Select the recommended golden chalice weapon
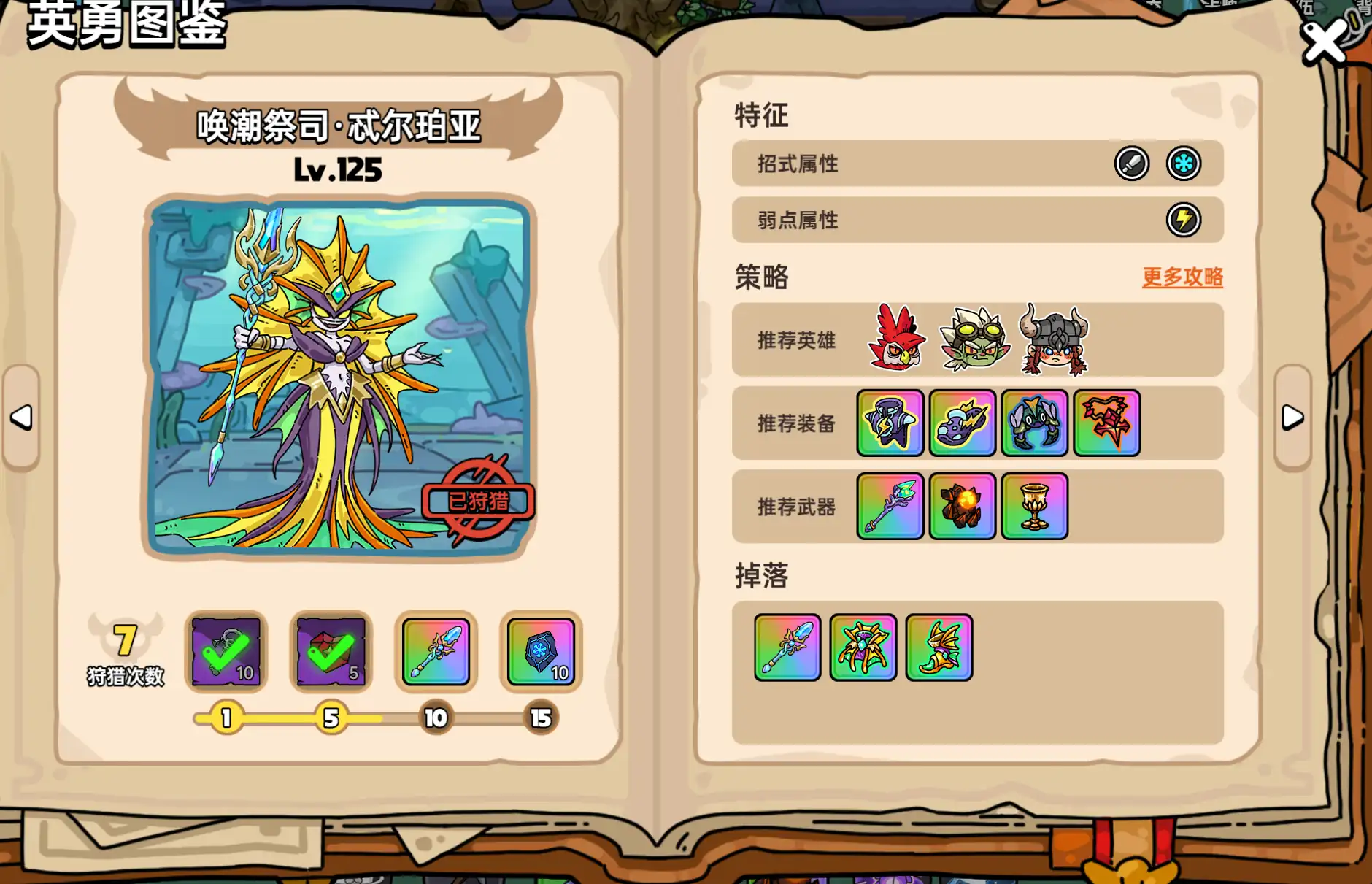Screen dimensions: 1372x884 [x=1034, y=507]
